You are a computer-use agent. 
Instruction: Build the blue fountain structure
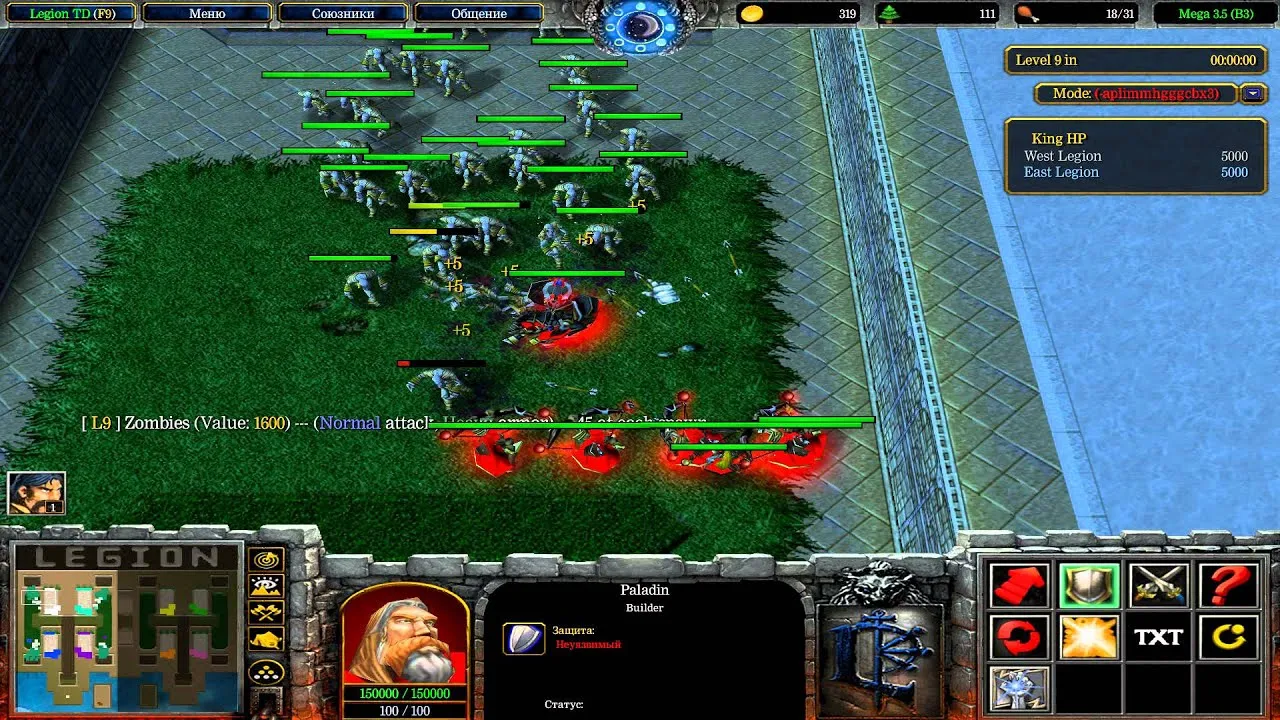click(1018, 688)
